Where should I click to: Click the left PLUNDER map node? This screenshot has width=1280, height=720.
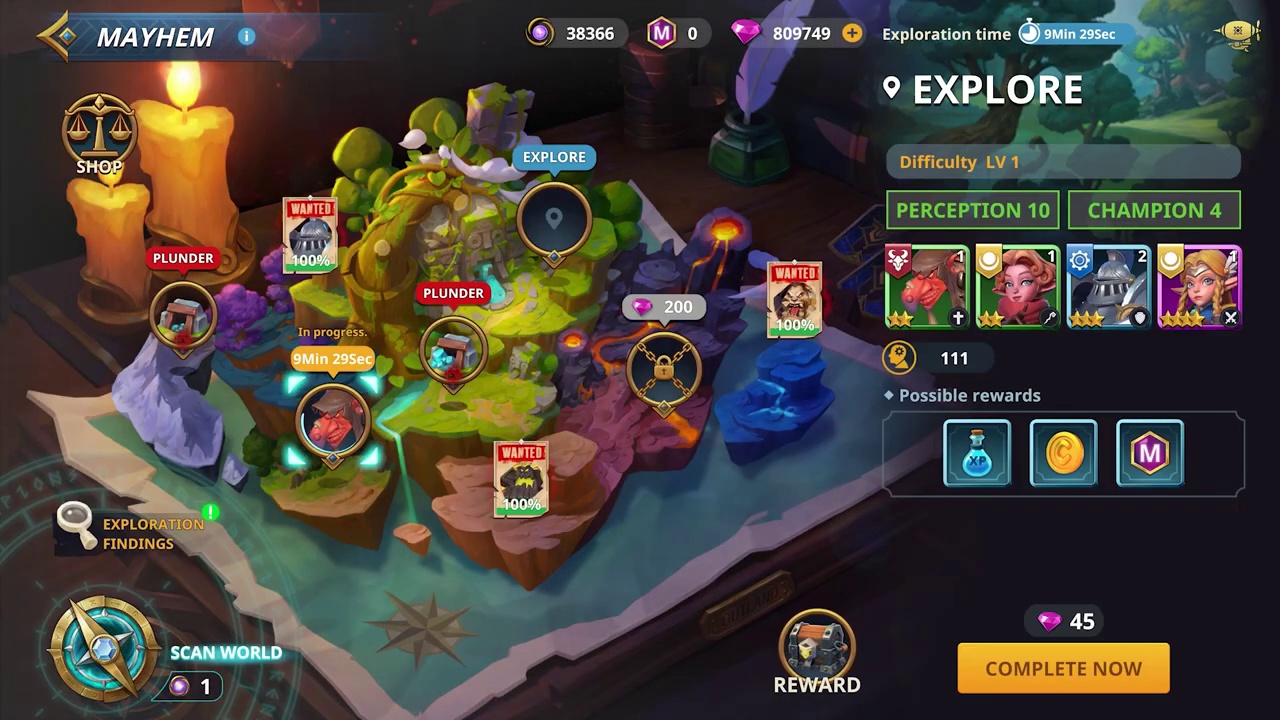183,315
